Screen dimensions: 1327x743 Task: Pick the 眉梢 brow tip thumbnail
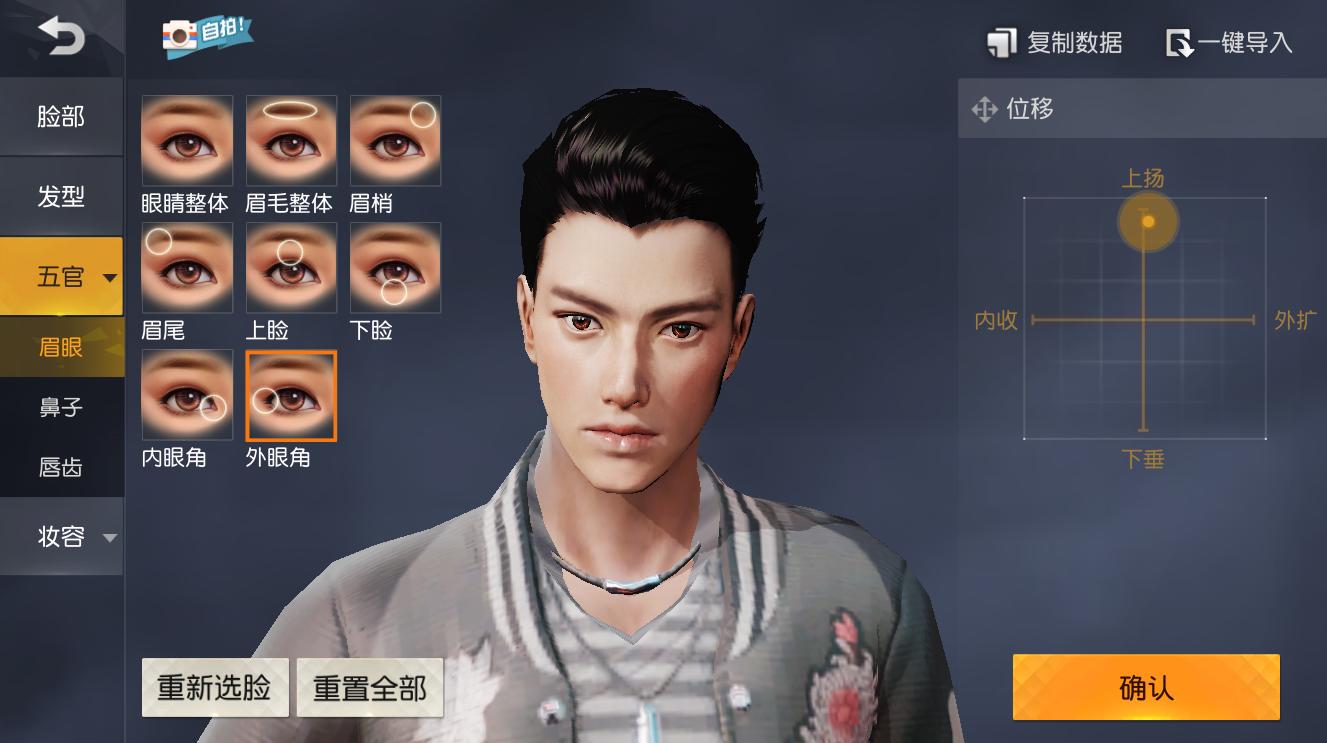click(395, 141)
